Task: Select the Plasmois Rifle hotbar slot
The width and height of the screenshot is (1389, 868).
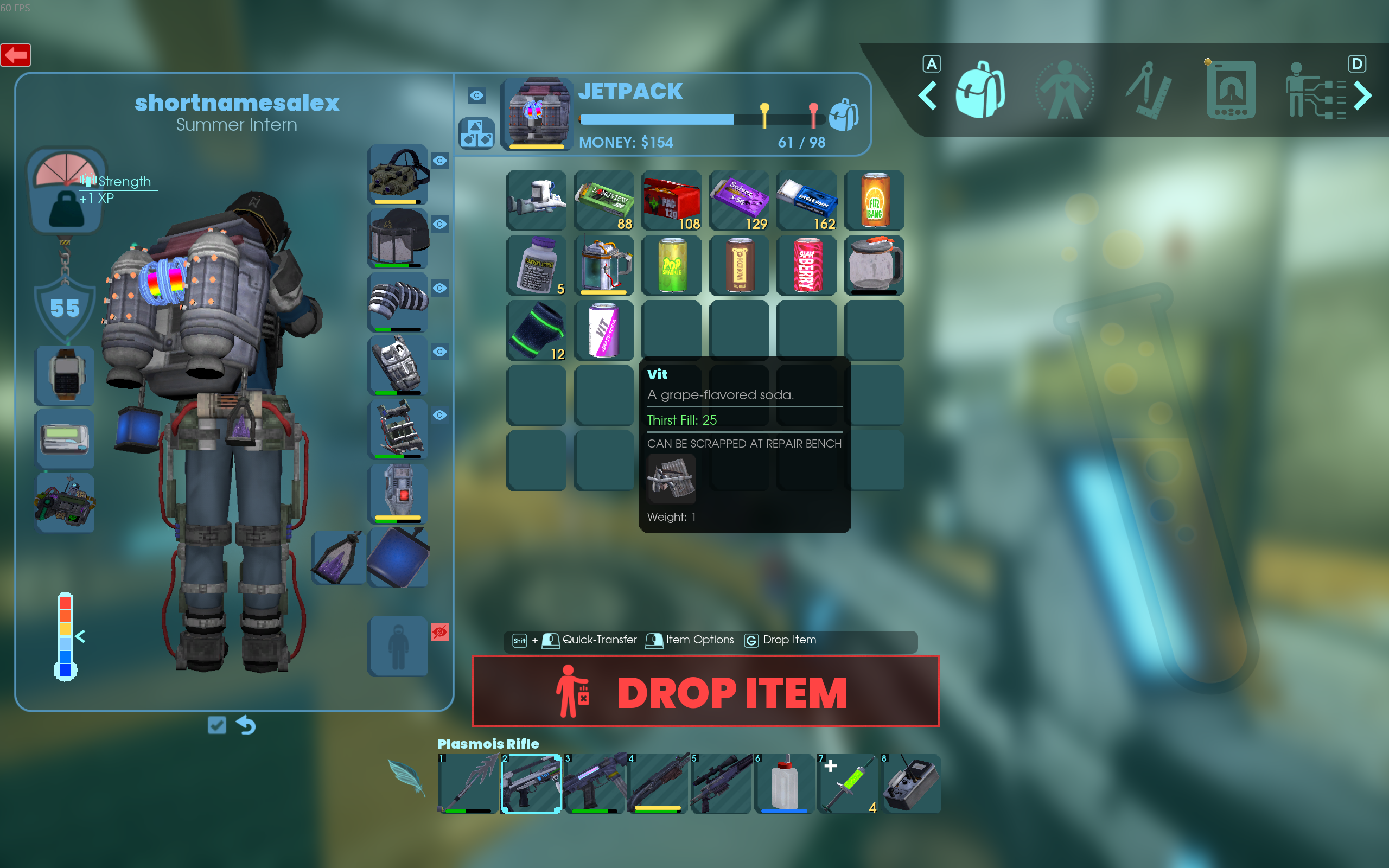Action: (531, 783)
